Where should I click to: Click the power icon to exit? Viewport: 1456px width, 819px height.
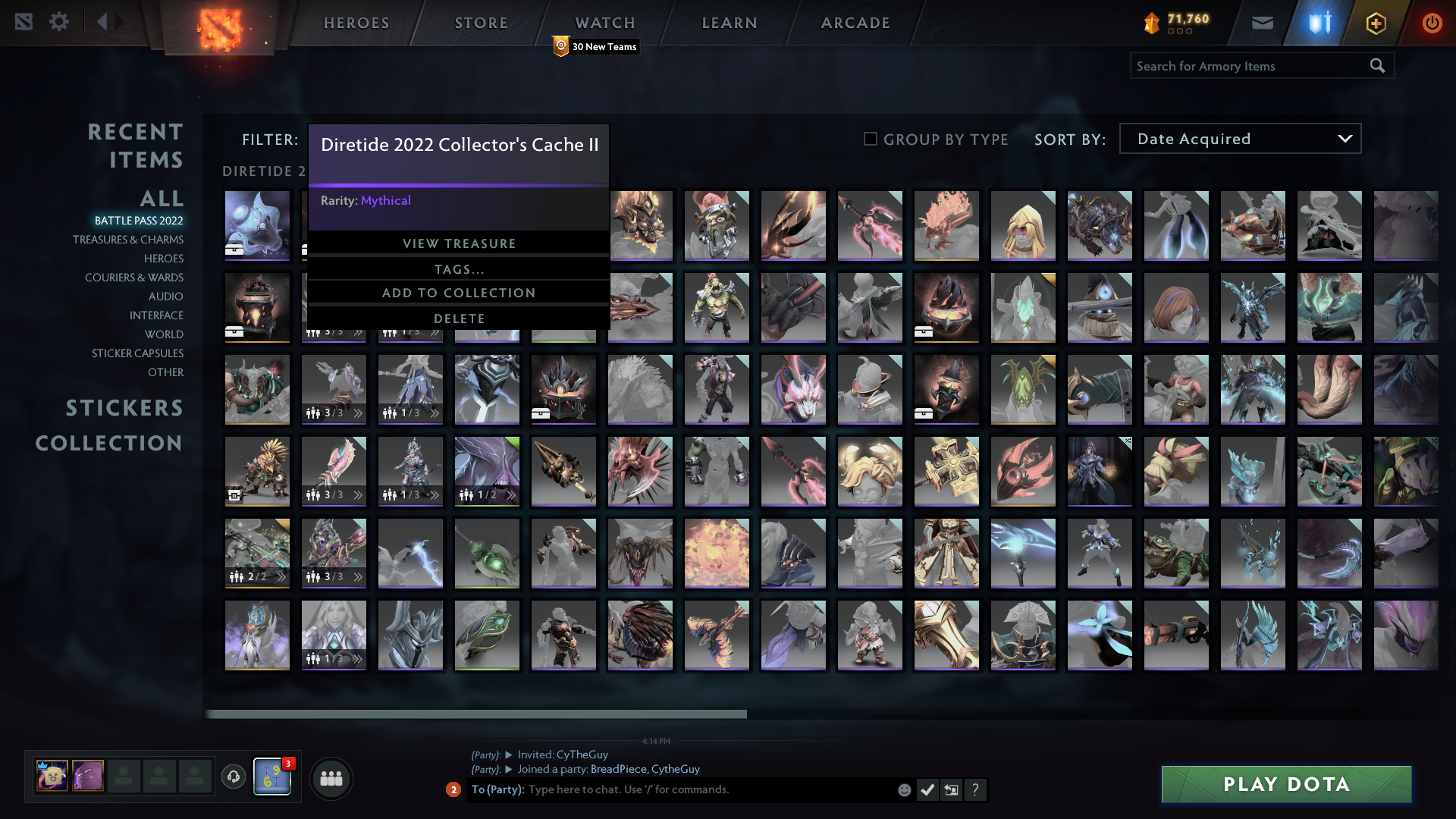click(1432, 23)
